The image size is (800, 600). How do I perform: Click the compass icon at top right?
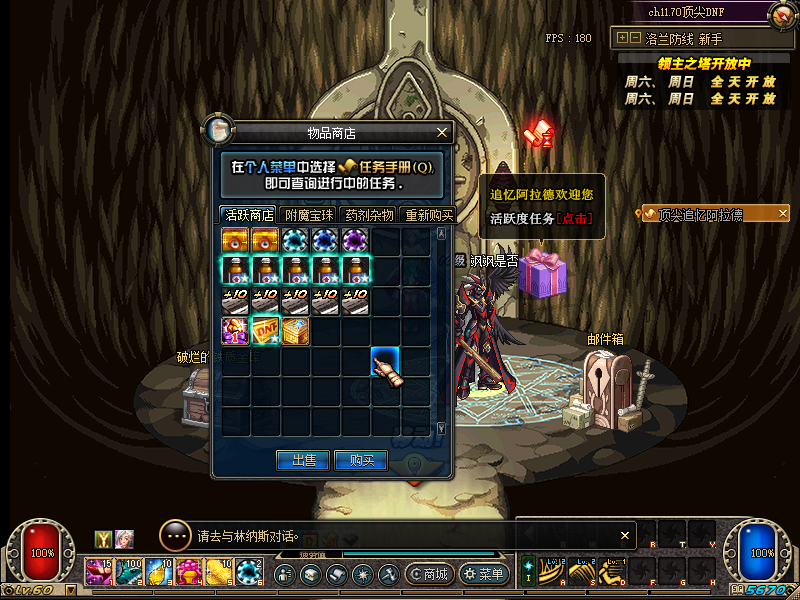point(781,14)
